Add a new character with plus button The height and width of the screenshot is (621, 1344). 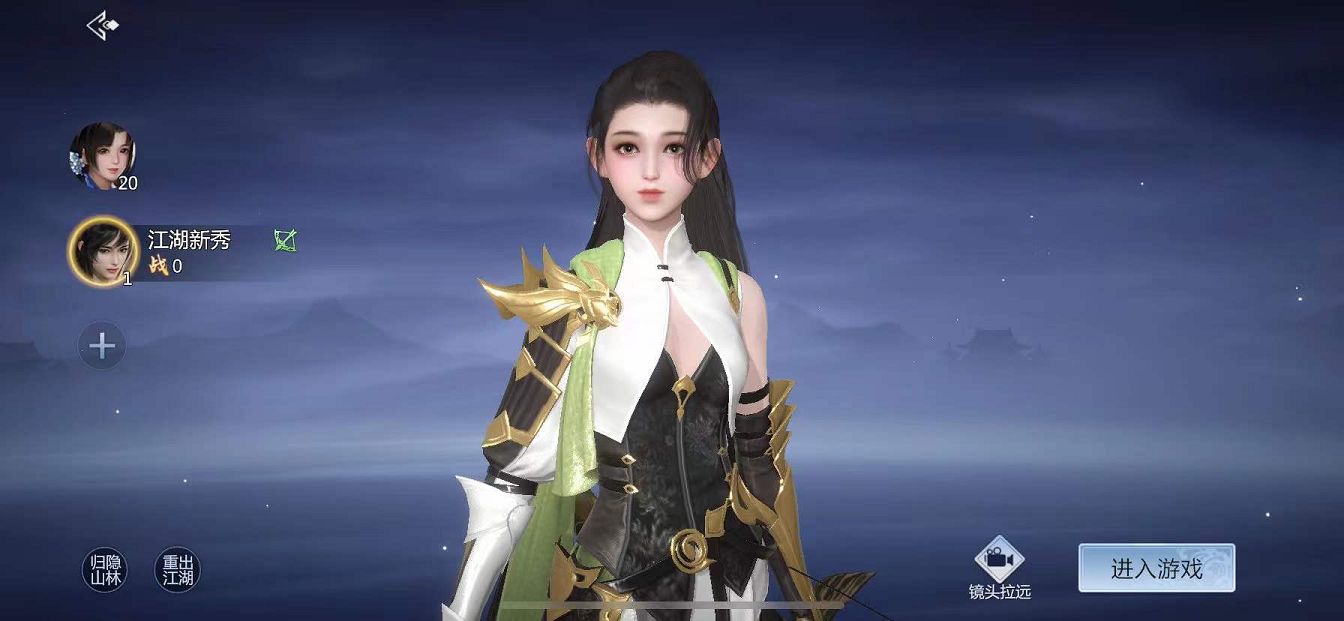[x=102, y=347]
